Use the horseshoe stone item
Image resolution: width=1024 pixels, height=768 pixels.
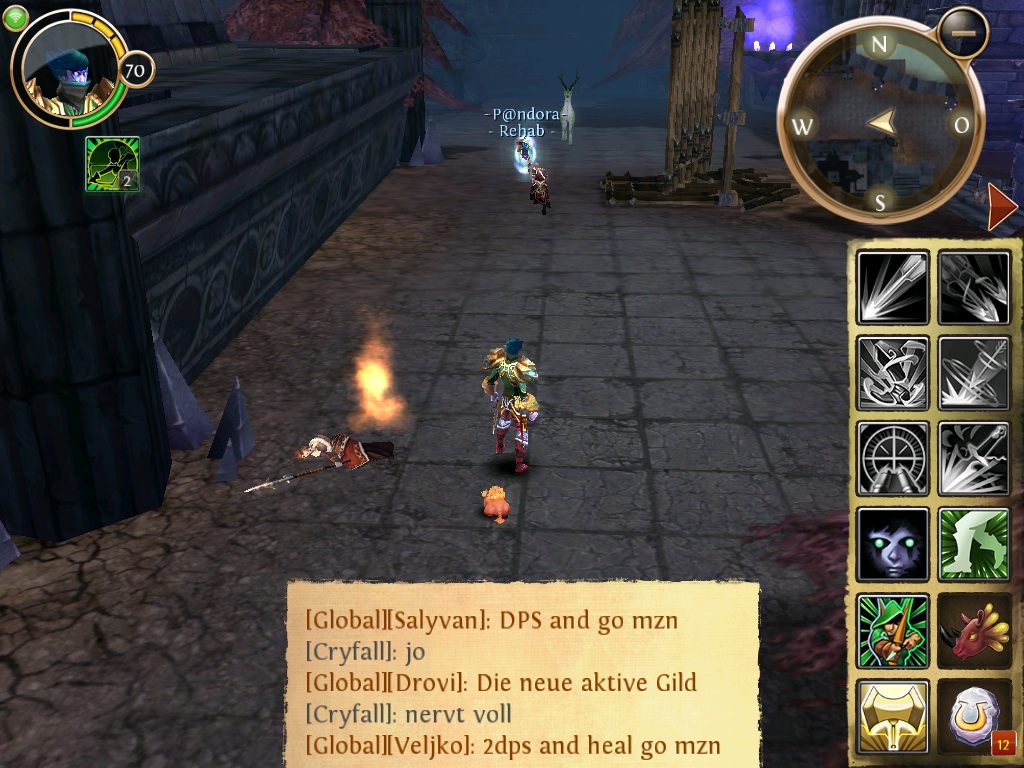[x=974, y=716]
